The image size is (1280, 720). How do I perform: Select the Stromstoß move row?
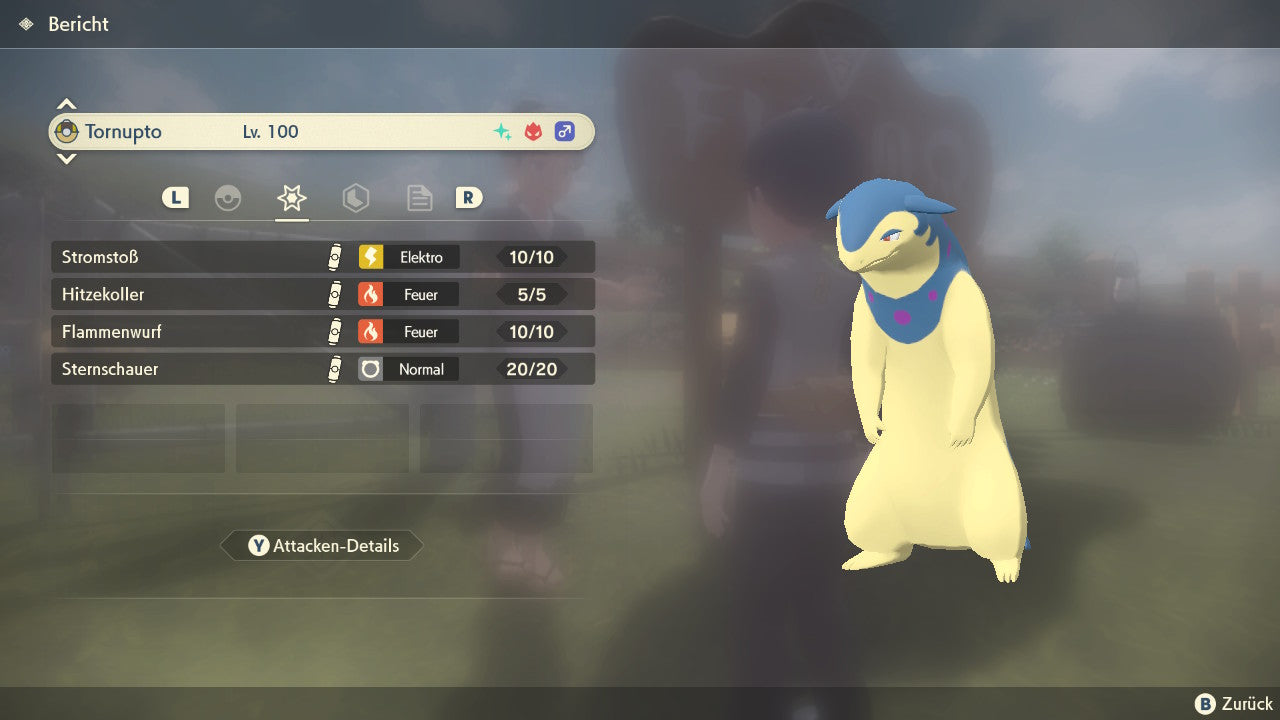tap(322, 257)
